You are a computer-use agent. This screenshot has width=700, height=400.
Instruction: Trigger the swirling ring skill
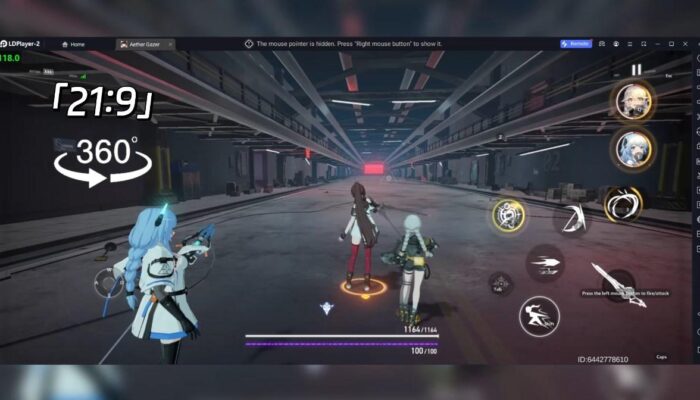click(x=622, y=204)
